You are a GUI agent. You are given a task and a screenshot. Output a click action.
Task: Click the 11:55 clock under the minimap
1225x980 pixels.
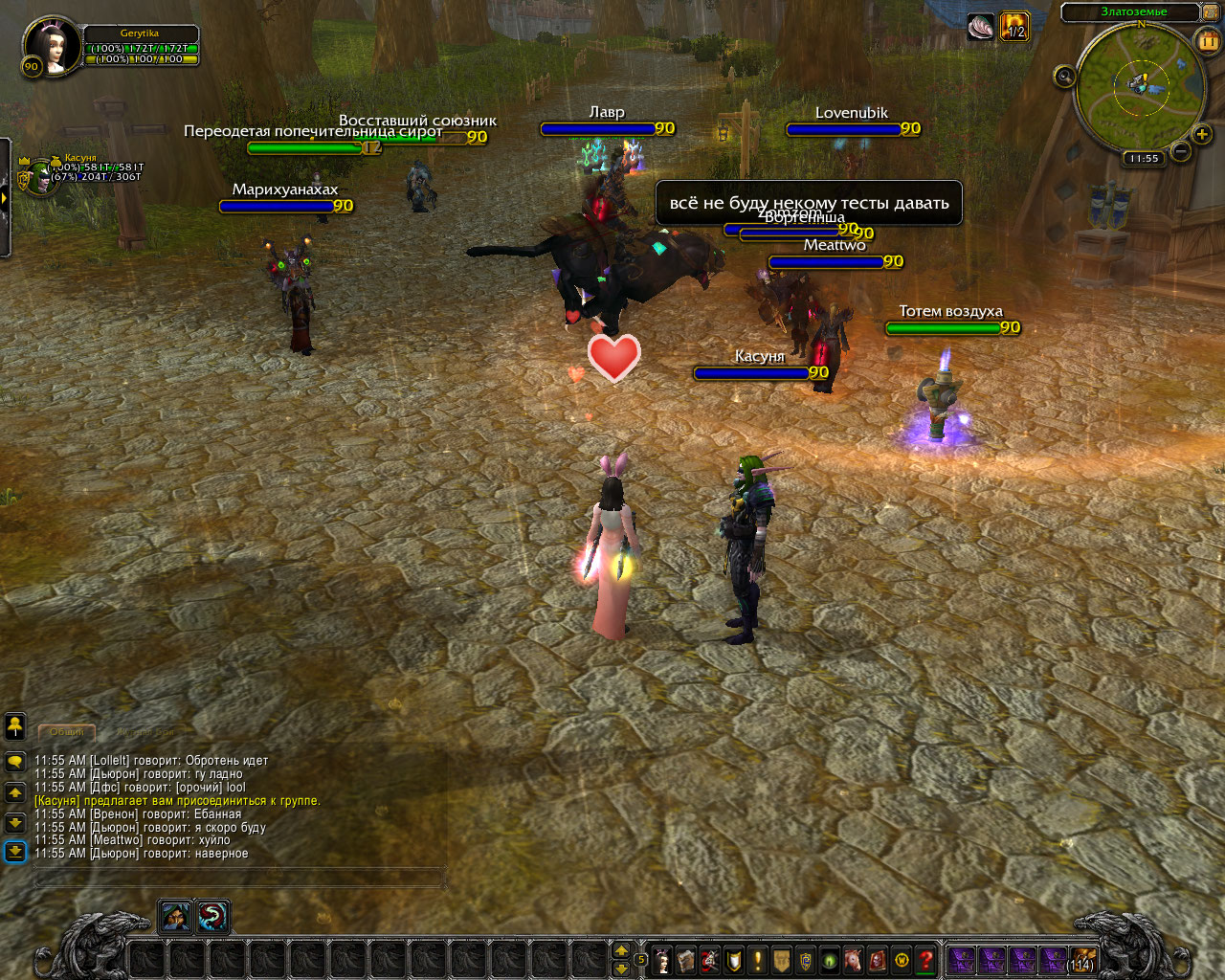[1144, 159]
